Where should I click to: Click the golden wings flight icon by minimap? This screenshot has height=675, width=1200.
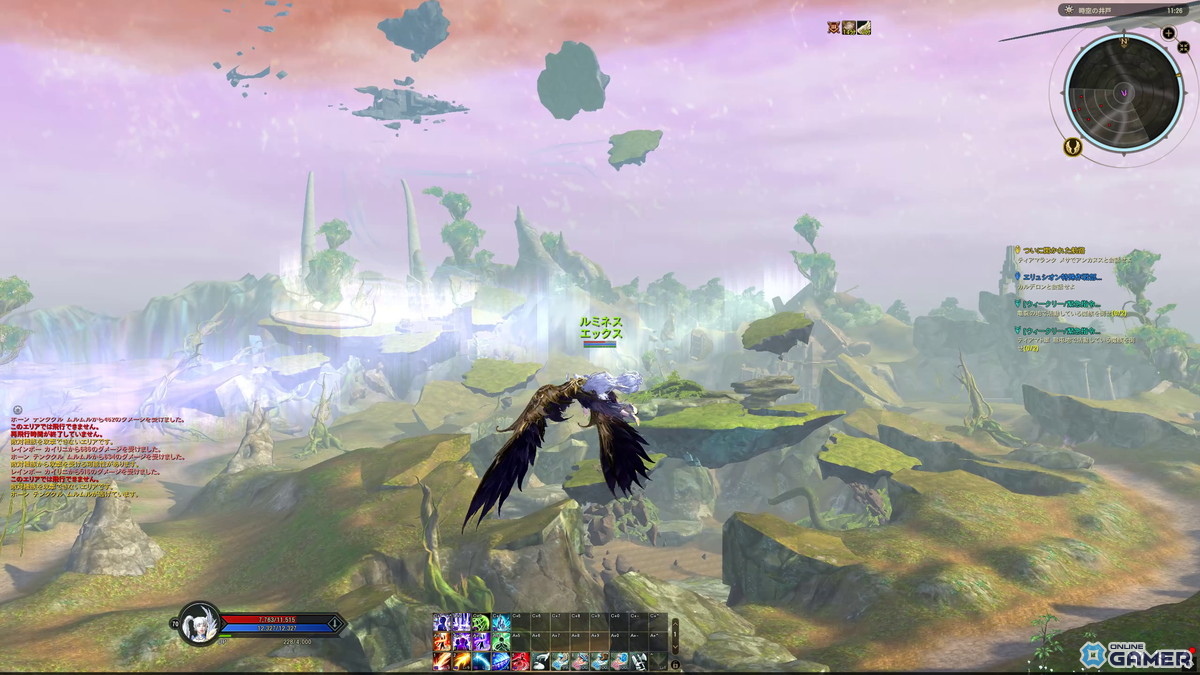pos(1071,147)
